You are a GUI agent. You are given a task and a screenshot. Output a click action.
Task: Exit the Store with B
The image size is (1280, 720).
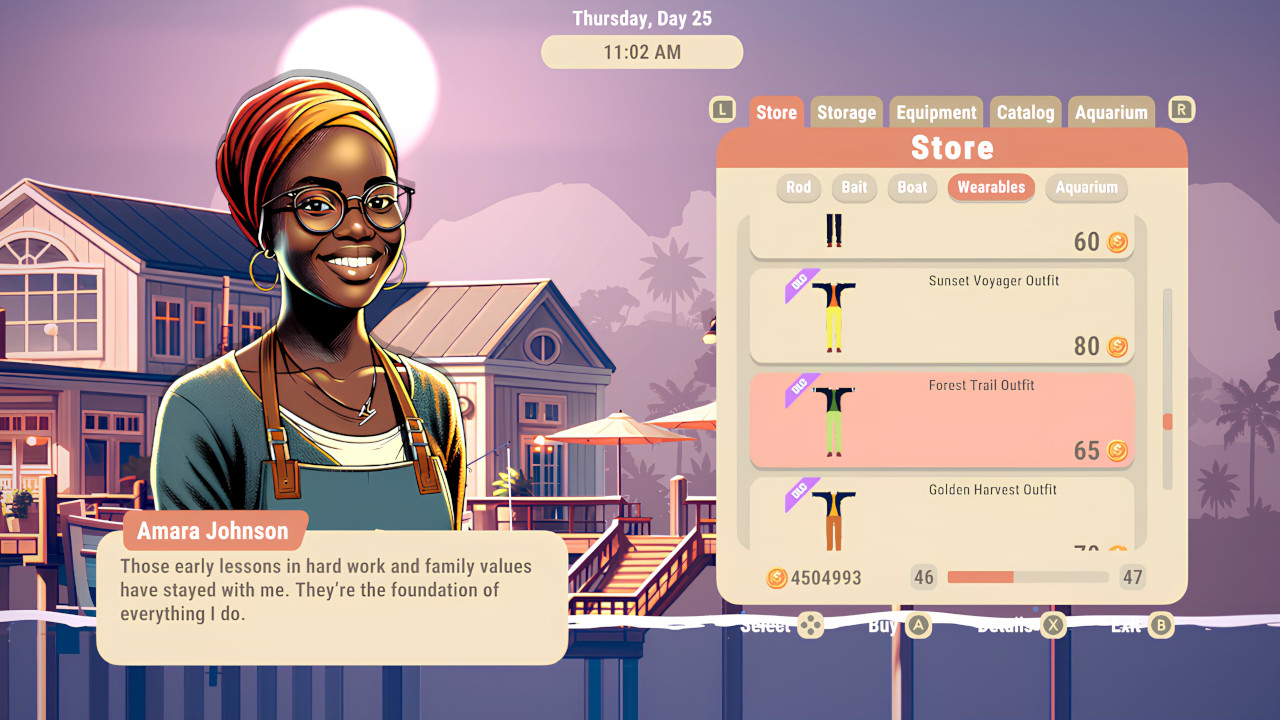click(x=1160, y=626)
